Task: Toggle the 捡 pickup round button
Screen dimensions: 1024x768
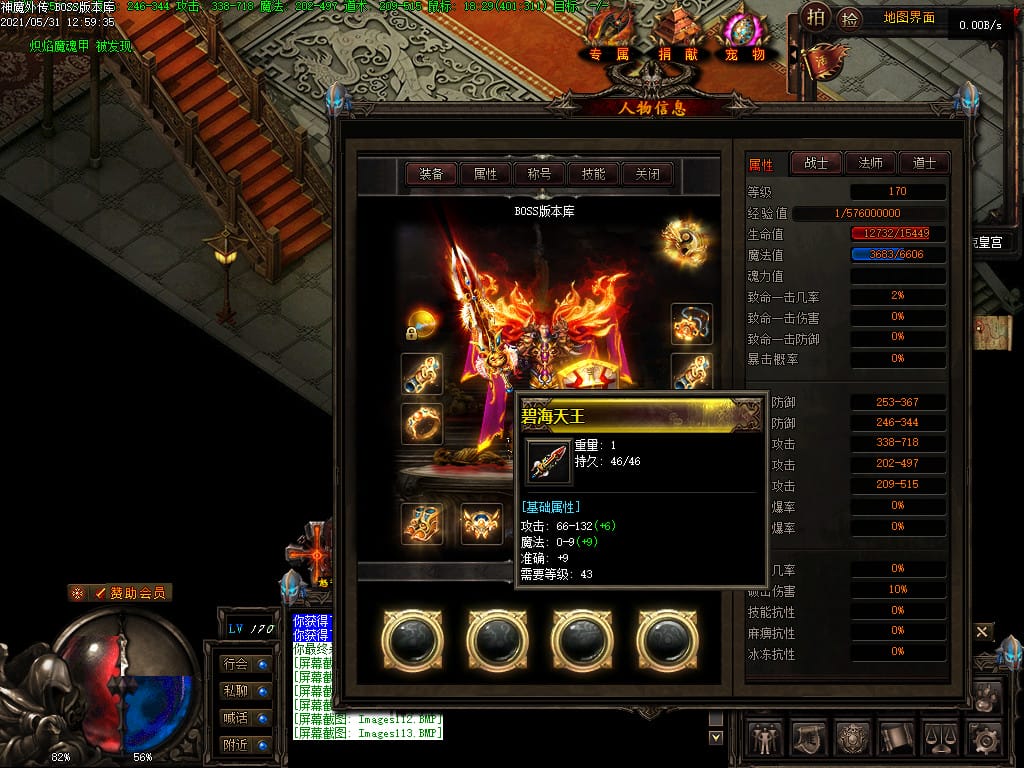Action: pos(849,17)
